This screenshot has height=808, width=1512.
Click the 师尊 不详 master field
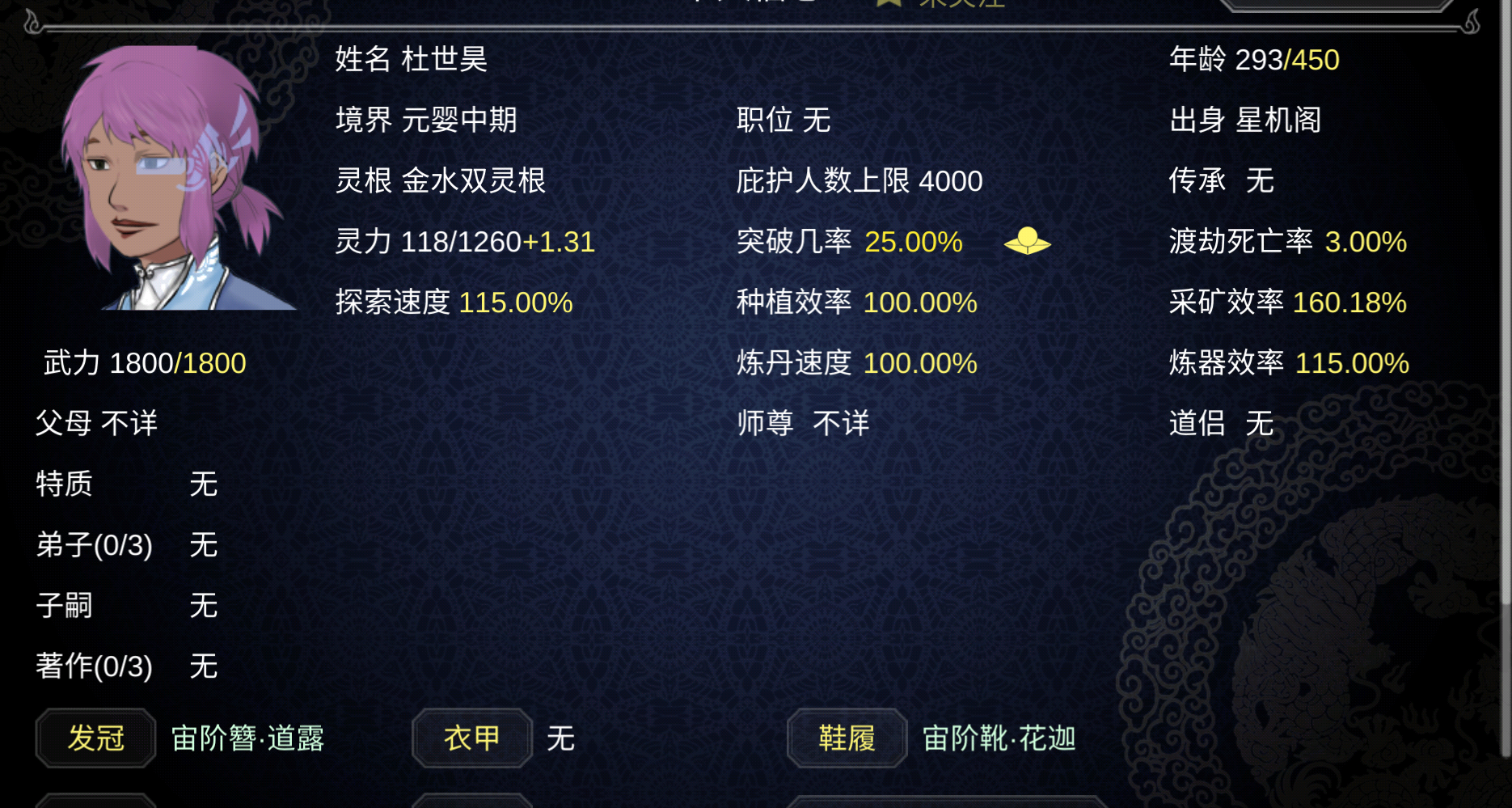point(804,422)
